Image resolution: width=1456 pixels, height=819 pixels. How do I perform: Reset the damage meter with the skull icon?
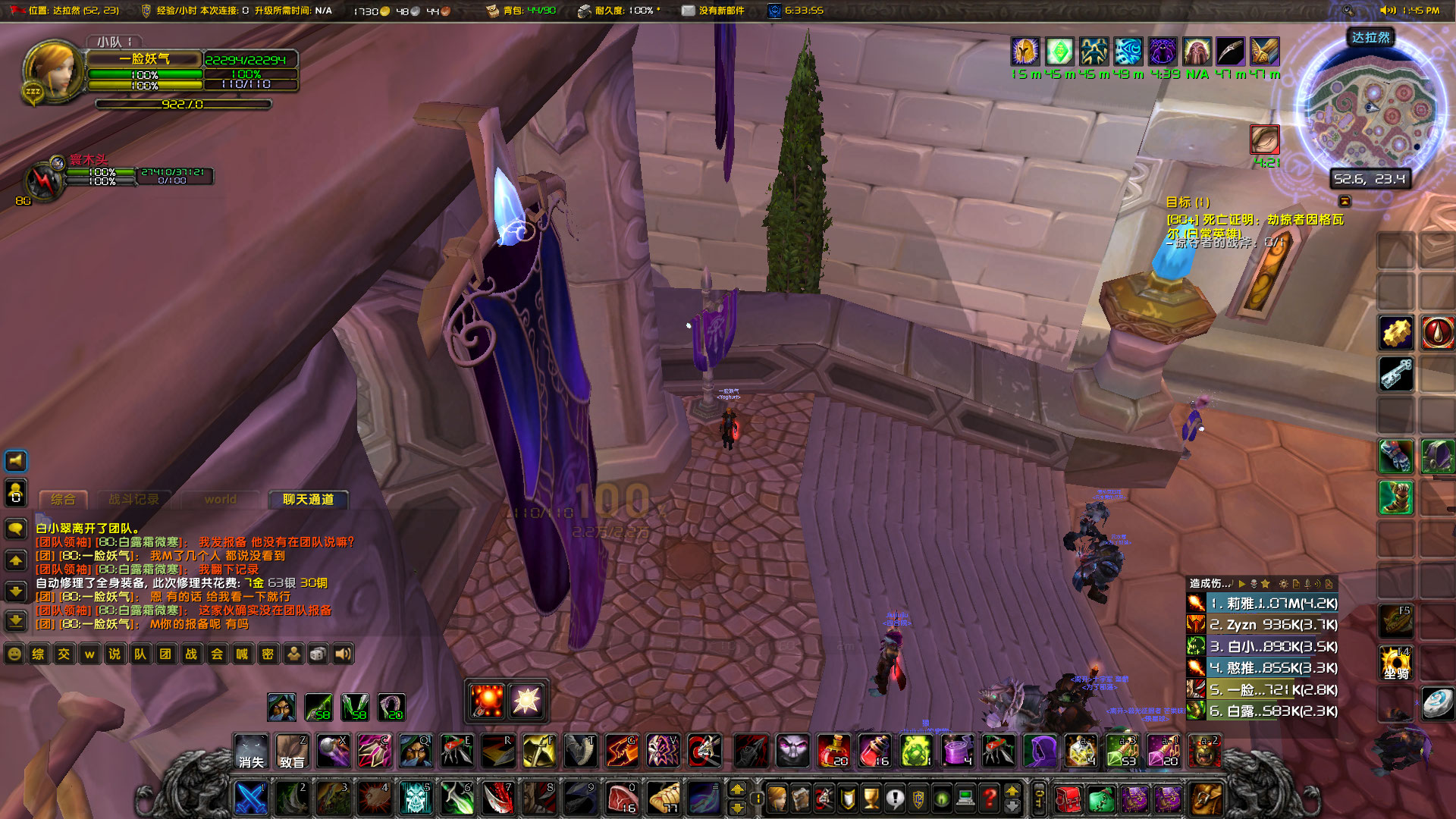click(x=1254, y=582)
